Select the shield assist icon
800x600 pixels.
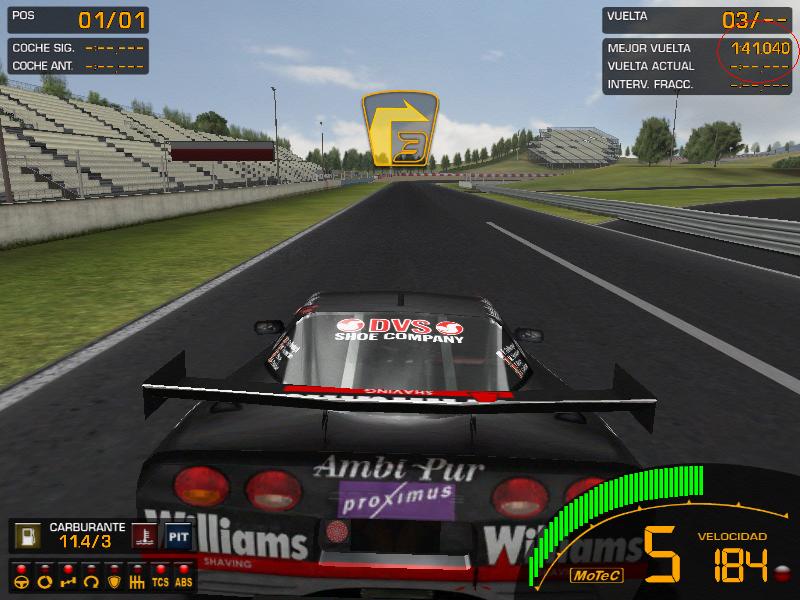[114, 580]
